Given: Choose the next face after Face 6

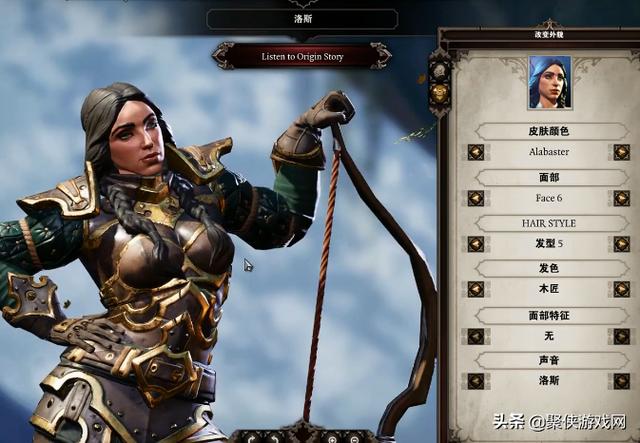Looking at the screenshot, I should pyautogui.click(x=621, y=198).
